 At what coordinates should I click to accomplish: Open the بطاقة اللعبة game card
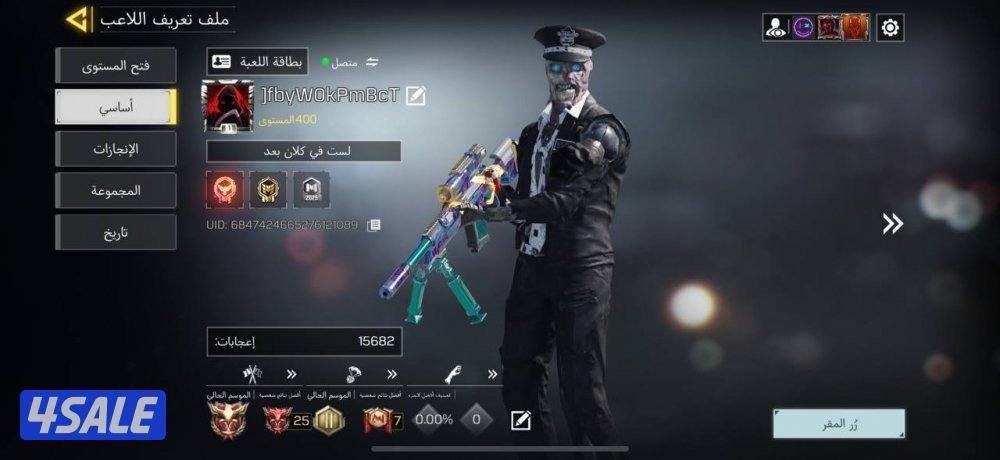click(x=258, y=62)
